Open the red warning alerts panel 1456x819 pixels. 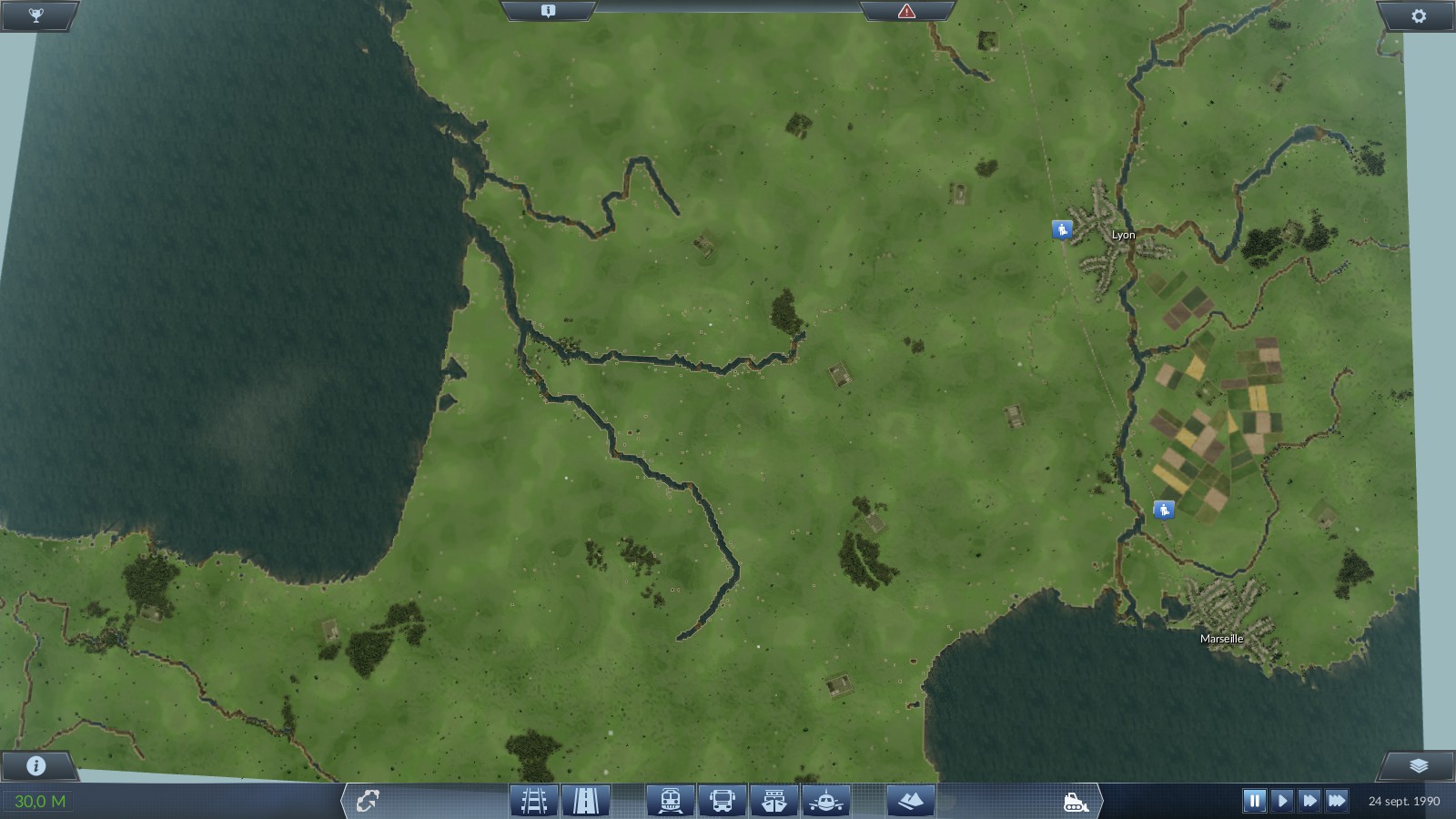pos(906,11)
